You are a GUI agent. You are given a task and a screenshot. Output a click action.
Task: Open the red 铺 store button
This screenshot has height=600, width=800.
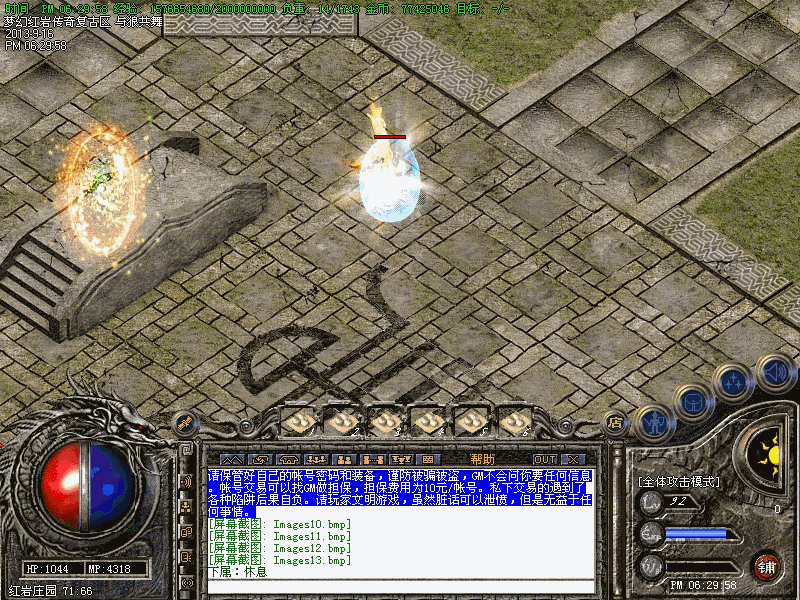point(766,566)
